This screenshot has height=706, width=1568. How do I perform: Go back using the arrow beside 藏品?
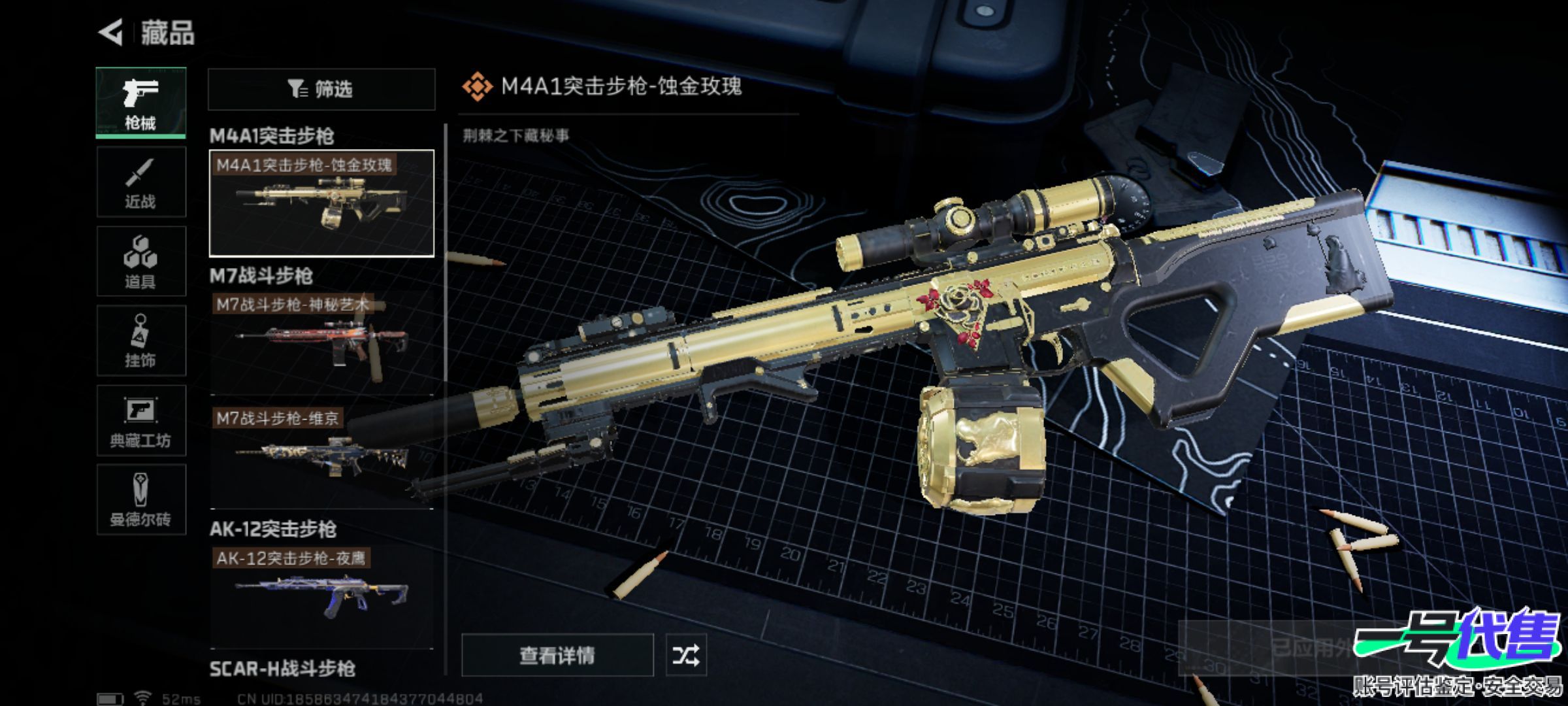coord(111,33)
